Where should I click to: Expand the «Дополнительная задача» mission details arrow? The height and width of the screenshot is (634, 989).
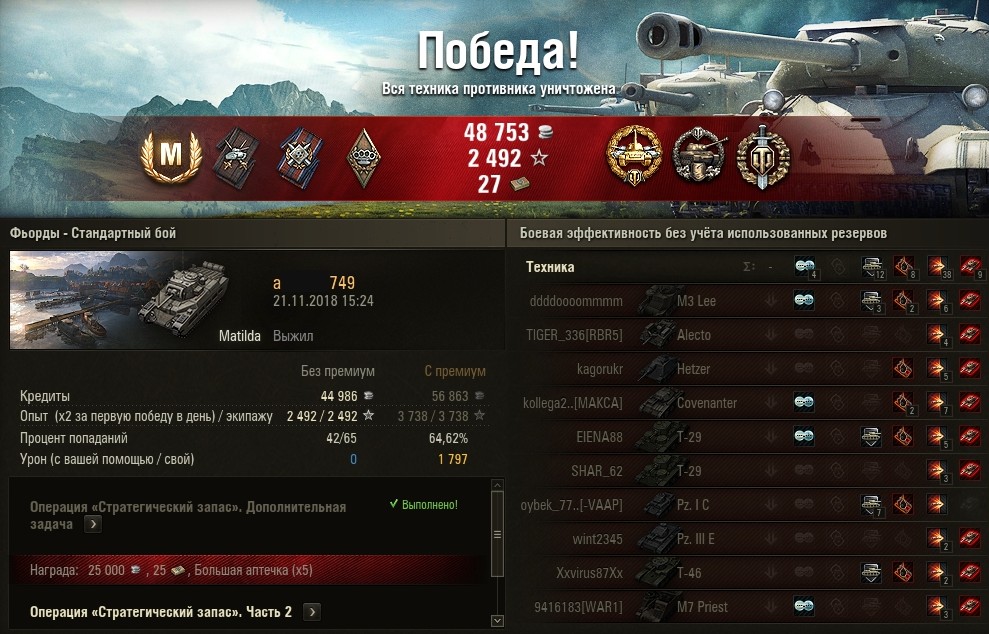coord(93,524)
